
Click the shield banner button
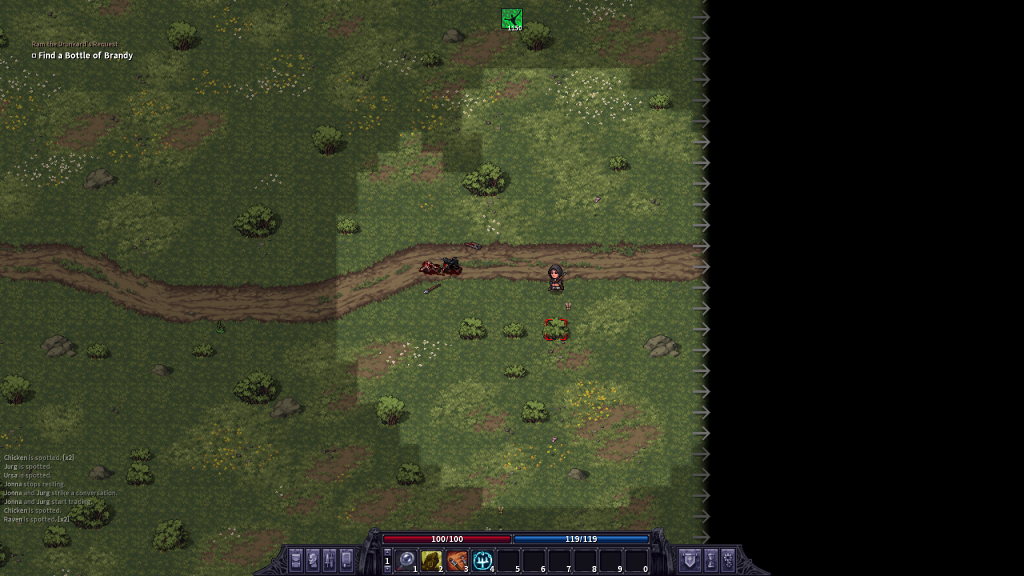pos(689,559)
